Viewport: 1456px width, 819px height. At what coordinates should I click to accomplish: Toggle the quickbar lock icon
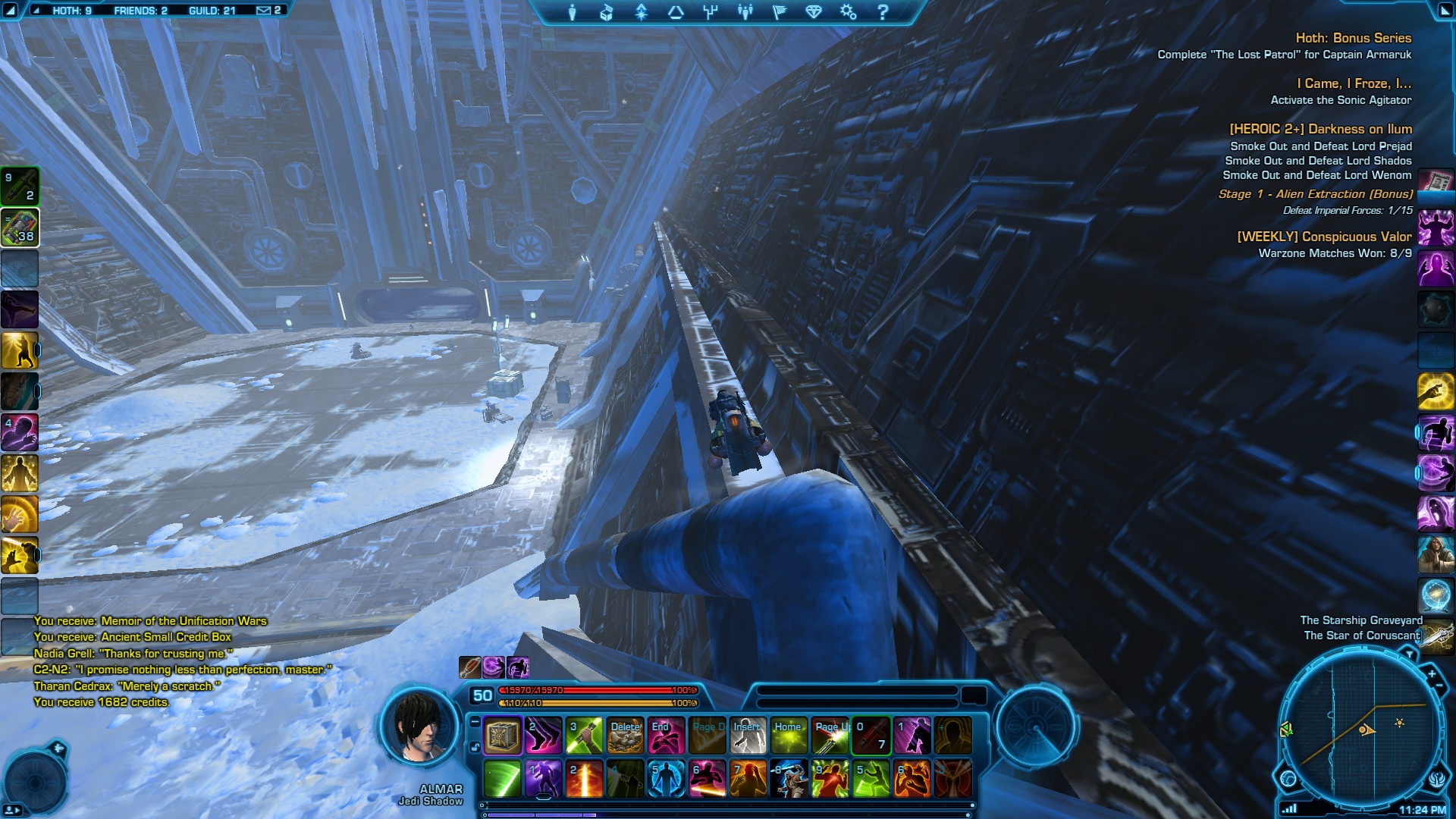click(x=475, y=747)
